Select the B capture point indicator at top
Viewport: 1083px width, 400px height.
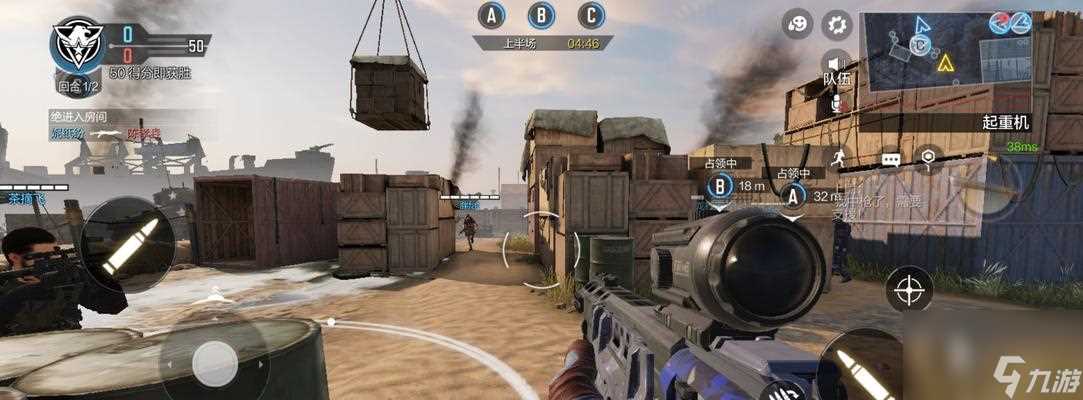pos(541,15)
